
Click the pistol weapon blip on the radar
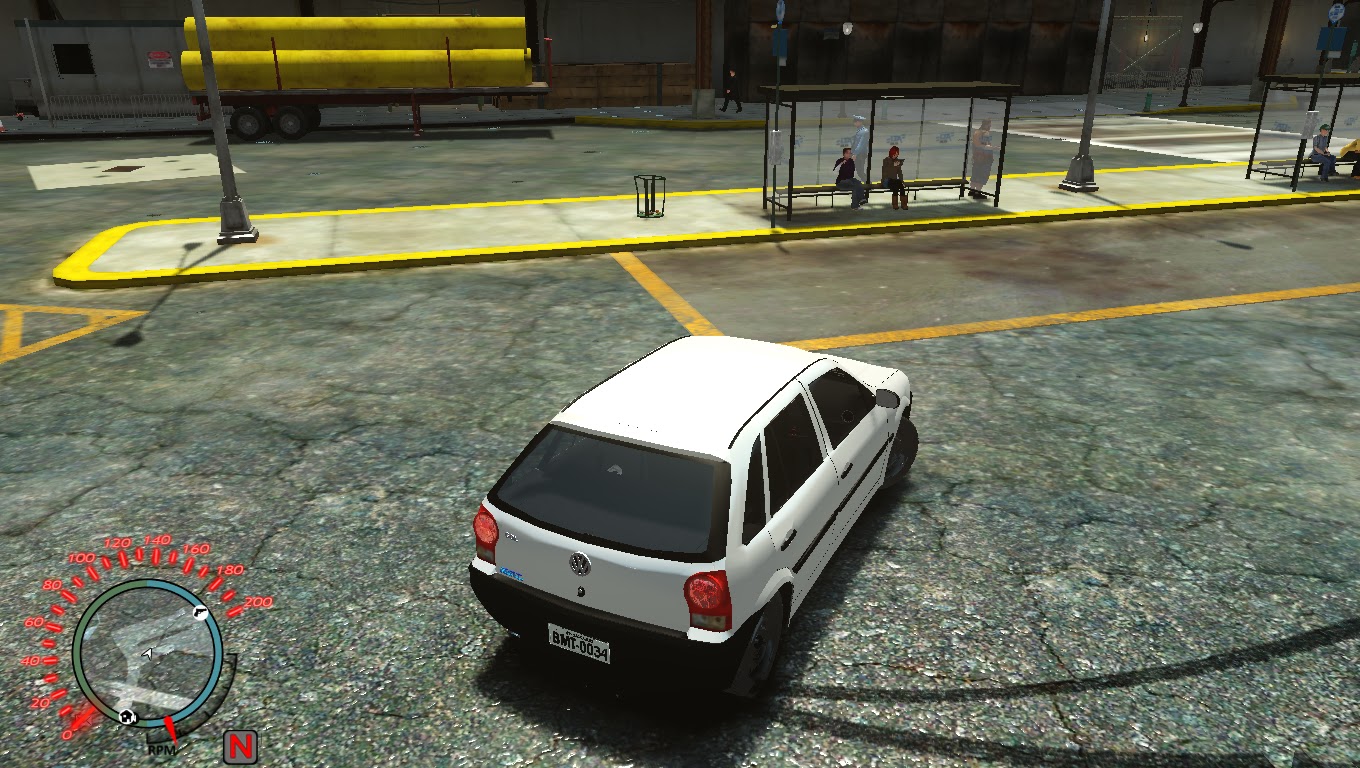click(x=199, y=612)
